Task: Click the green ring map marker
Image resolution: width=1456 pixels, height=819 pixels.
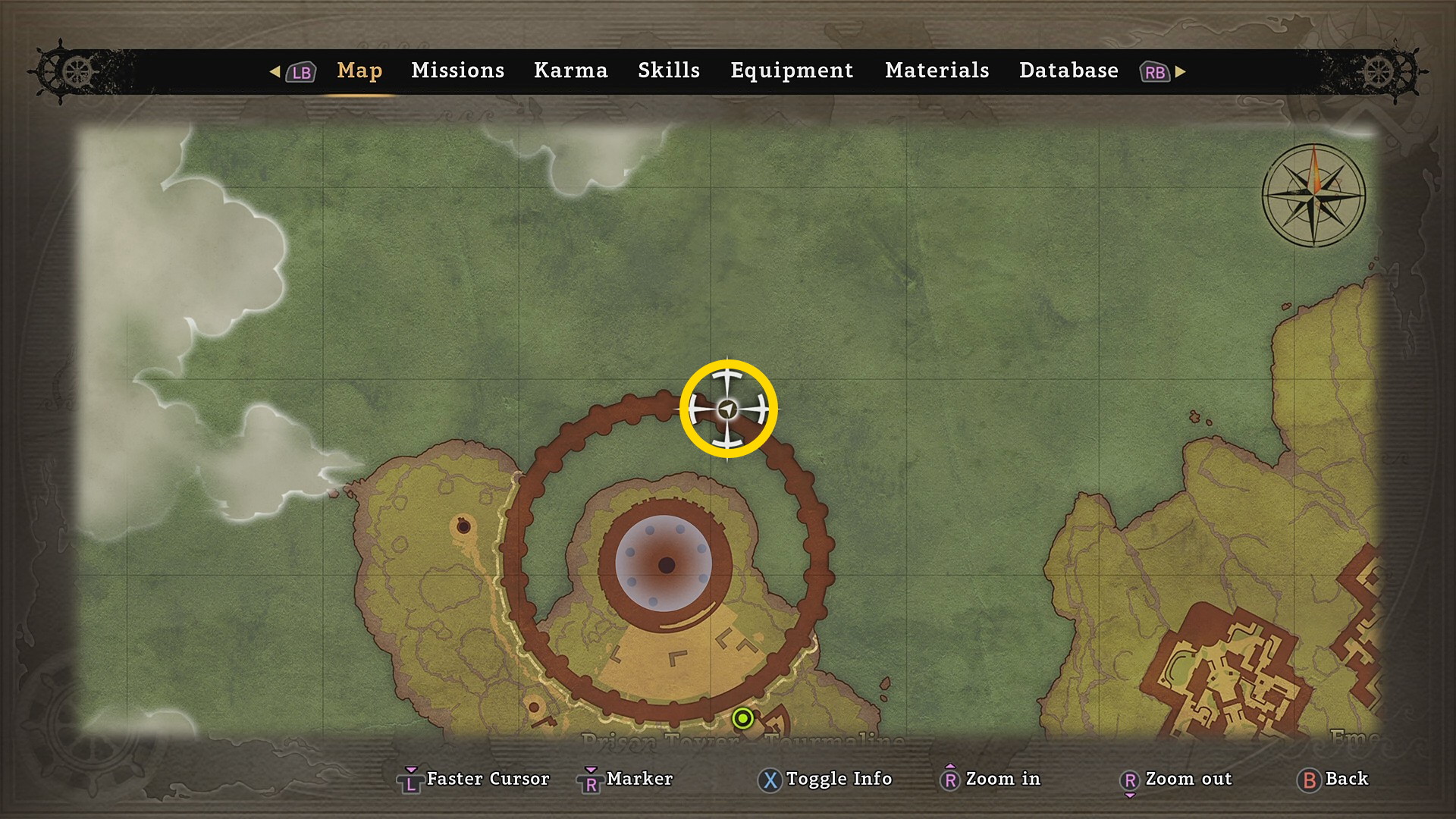Action: pyautogui.click(x=743, y=717)
